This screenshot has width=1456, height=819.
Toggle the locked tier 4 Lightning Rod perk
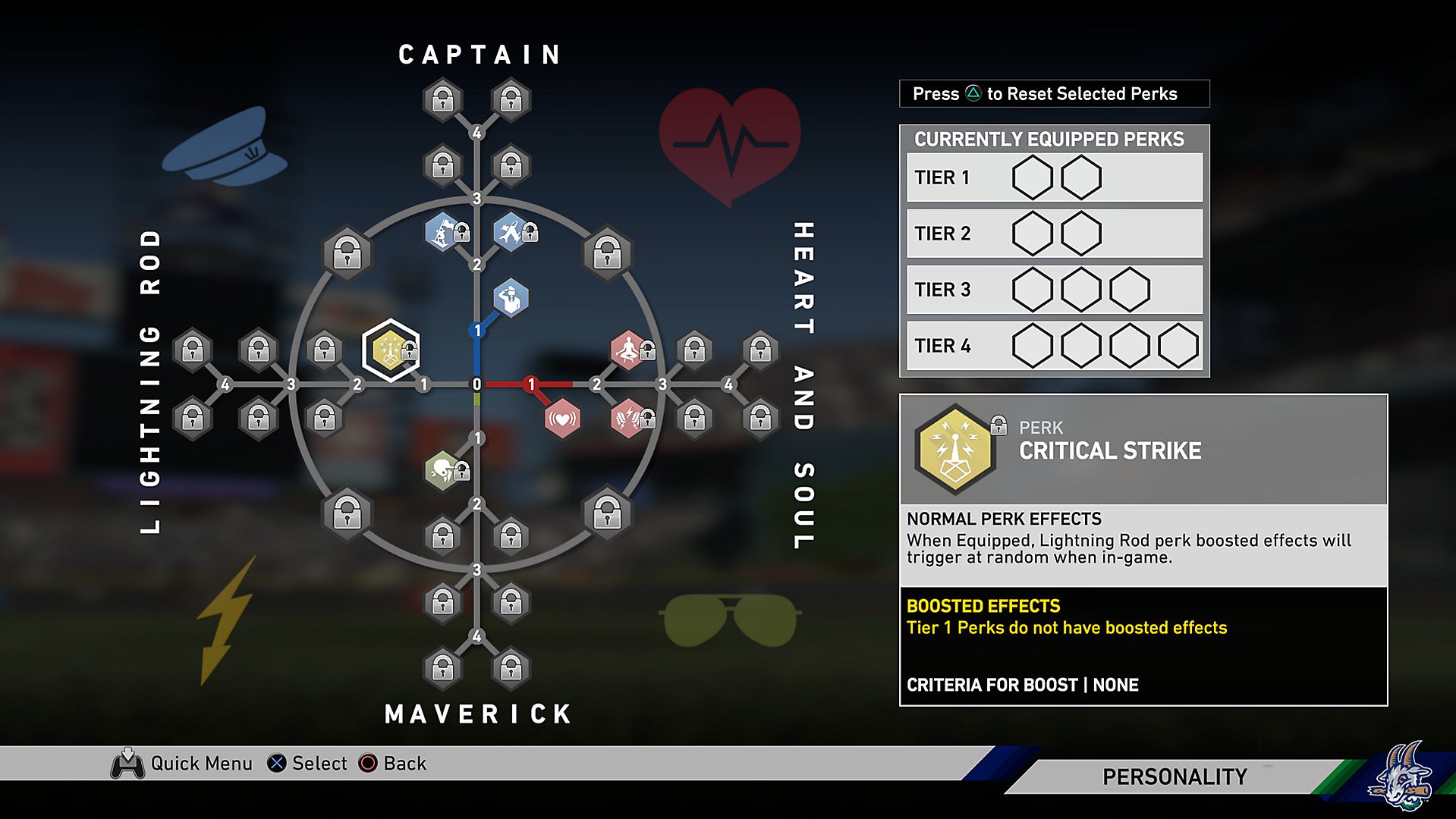coord(192,350)
